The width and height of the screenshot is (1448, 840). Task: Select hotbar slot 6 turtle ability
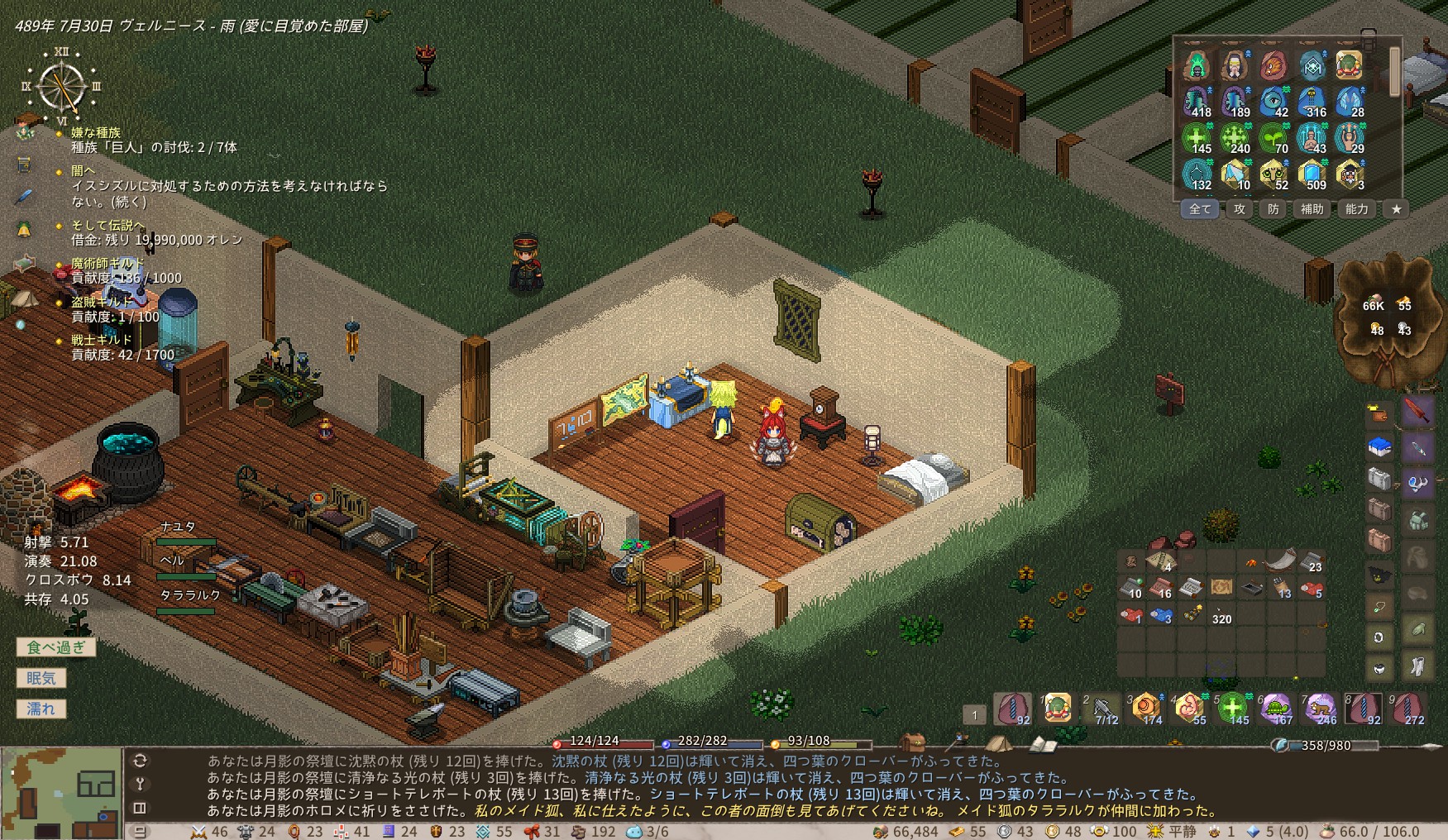click(1277, 709)
